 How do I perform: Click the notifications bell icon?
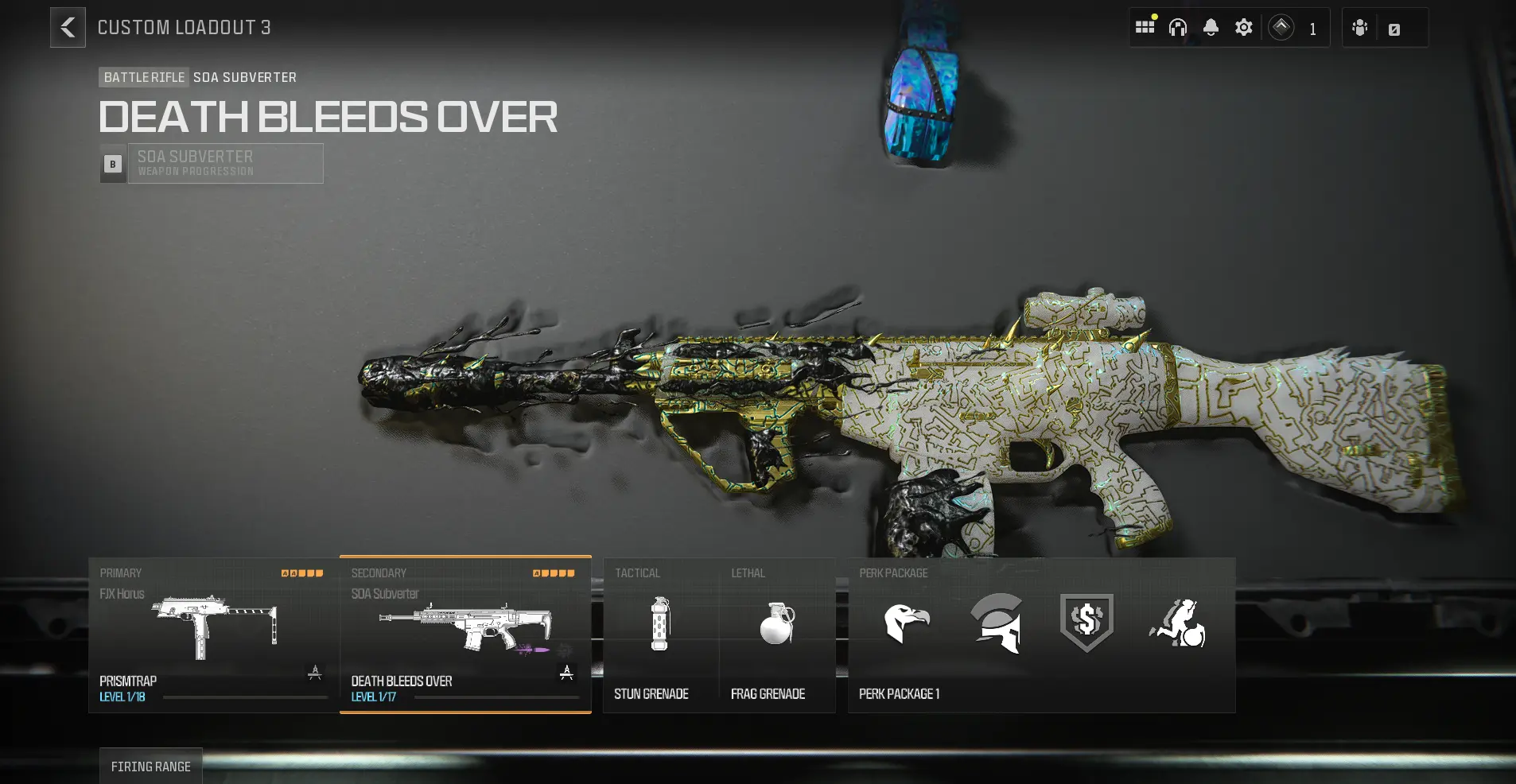point(1210,26)
